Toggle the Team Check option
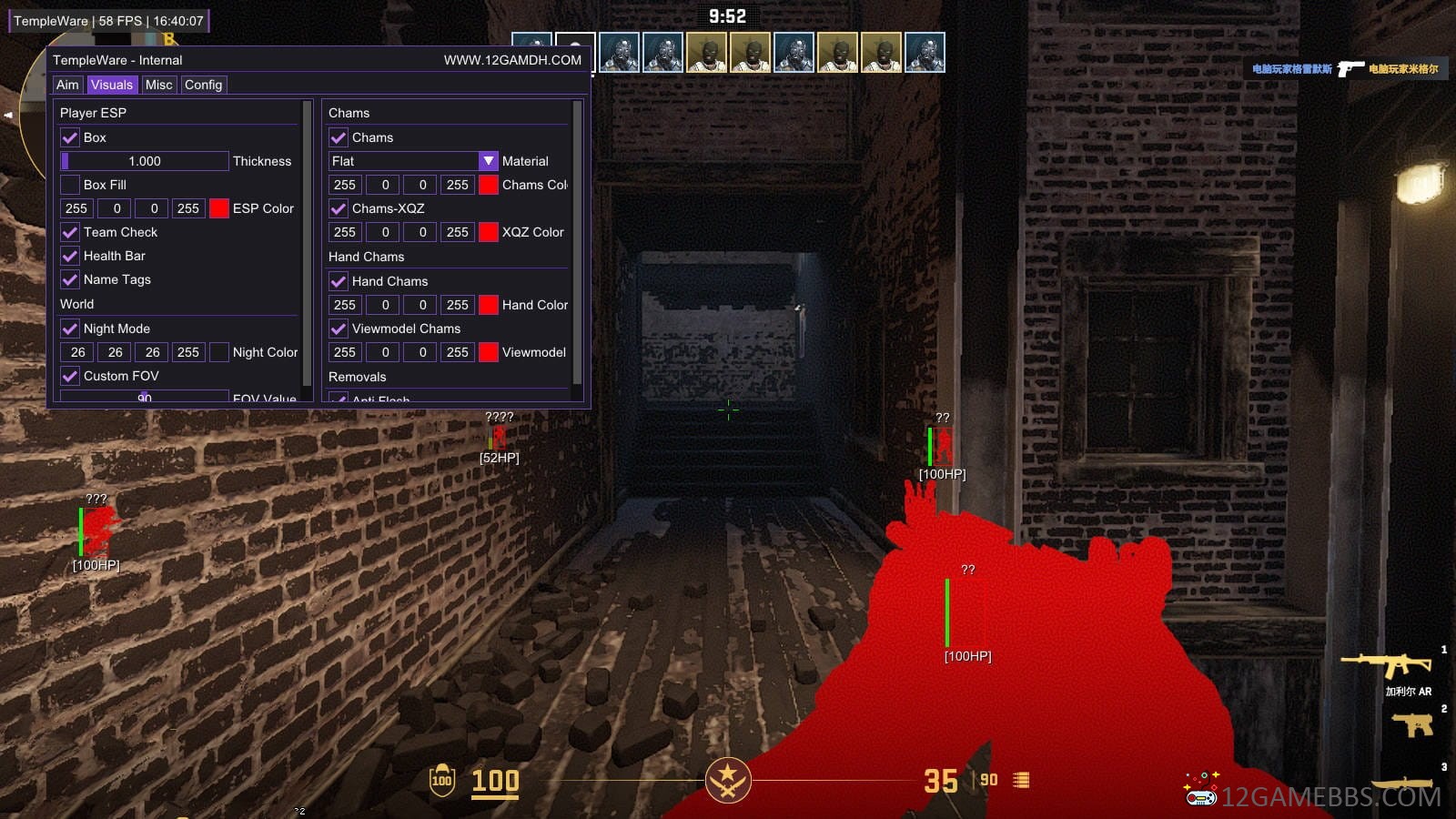This screenshot has height=819, width=1456. (x=70, y=232)
